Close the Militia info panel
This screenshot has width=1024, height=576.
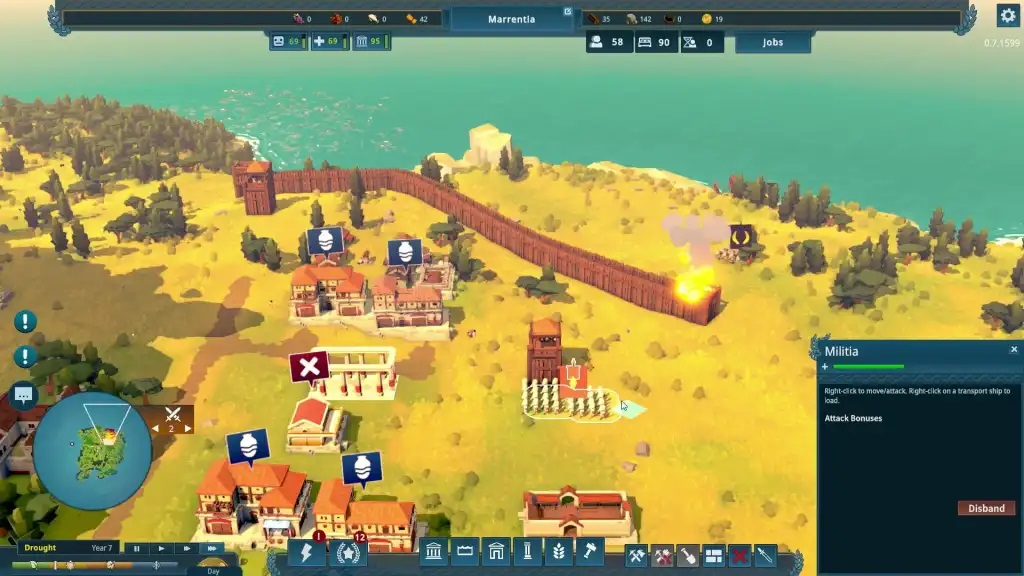click(1013, 350)
